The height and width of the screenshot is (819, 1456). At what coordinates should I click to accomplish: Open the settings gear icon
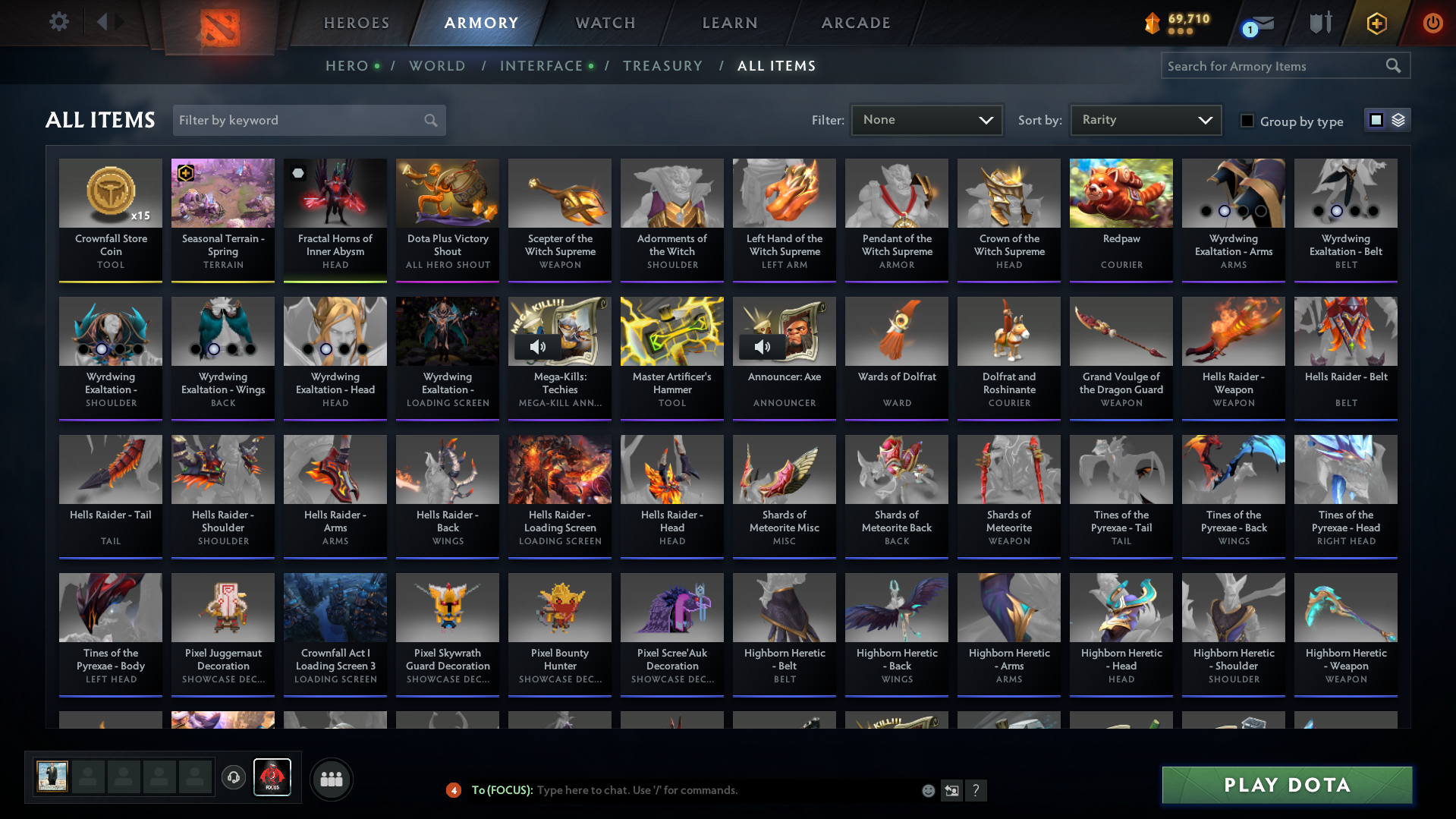[x=58, y=22]
